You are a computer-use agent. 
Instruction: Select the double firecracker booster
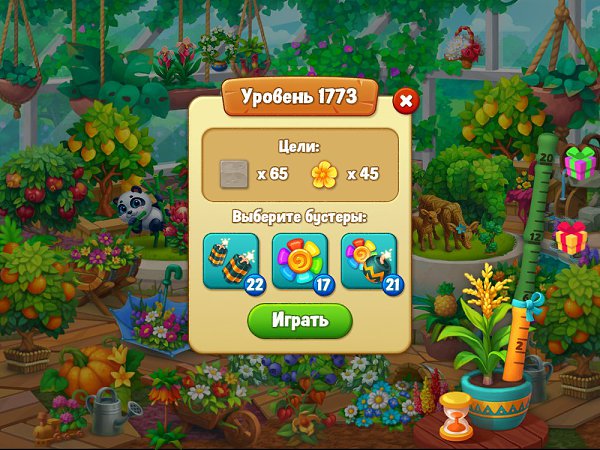click(230, 260)
